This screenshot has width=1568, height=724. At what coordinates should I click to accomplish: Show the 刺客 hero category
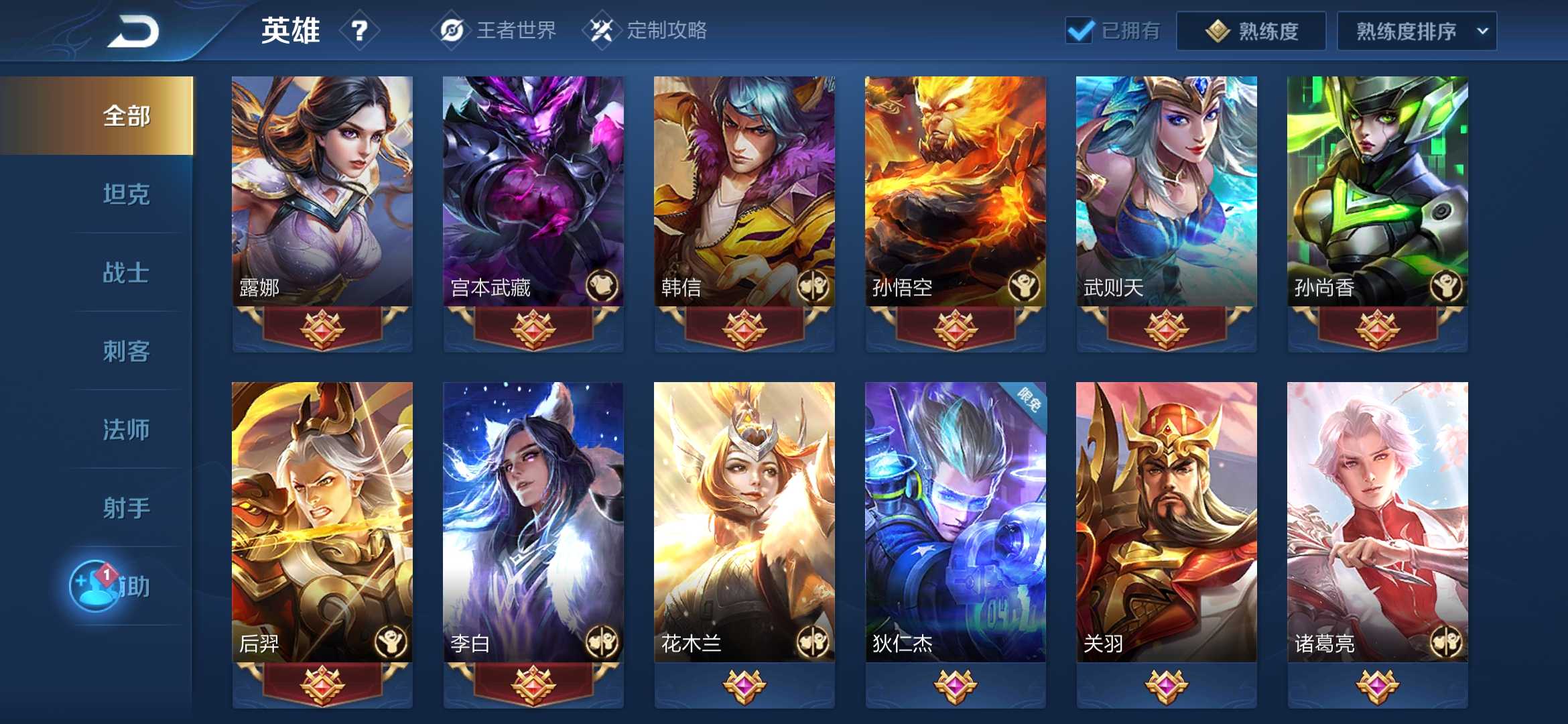click(126, 351)
